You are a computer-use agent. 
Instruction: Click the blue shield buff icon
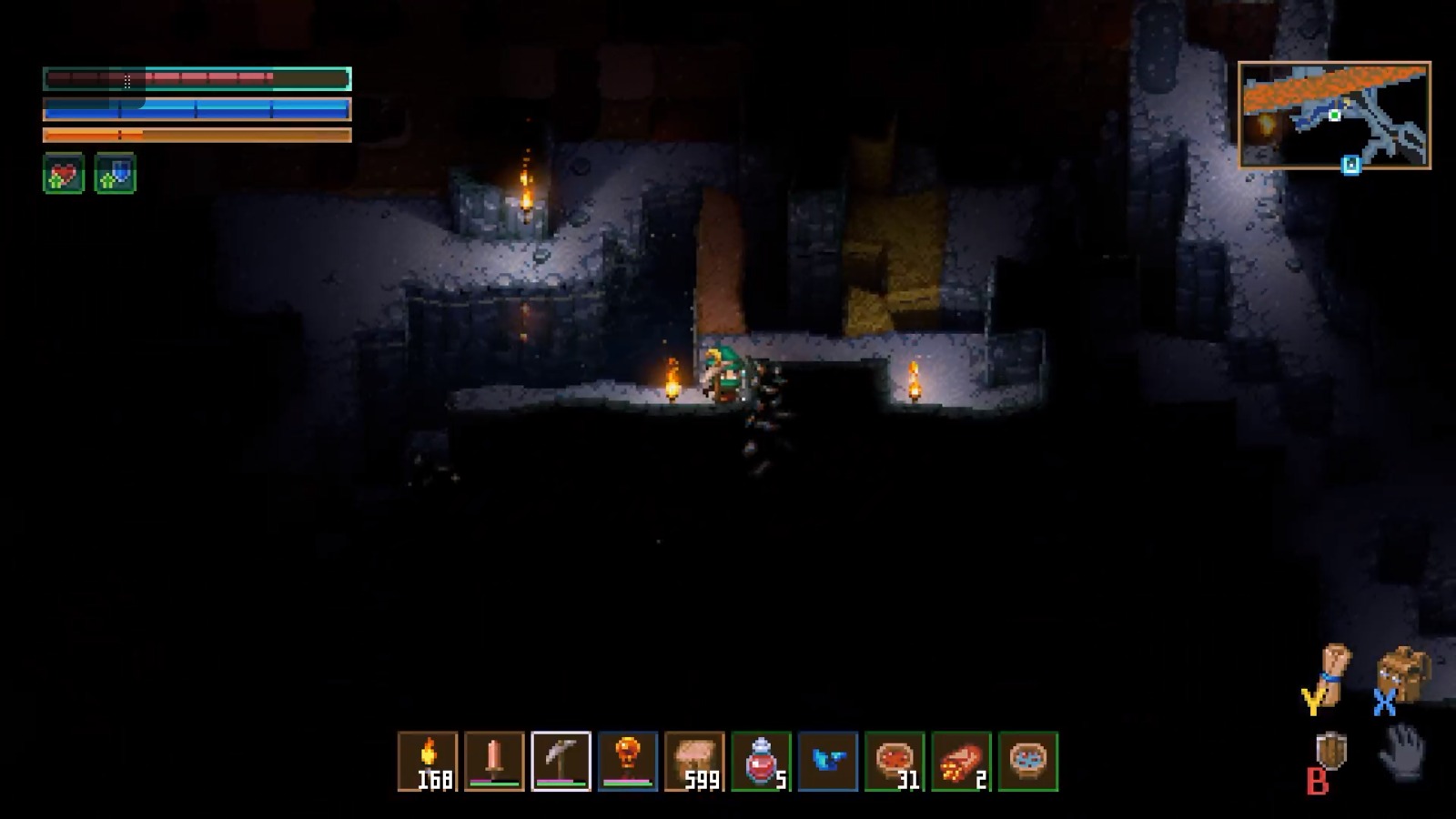tap(115, 173)
